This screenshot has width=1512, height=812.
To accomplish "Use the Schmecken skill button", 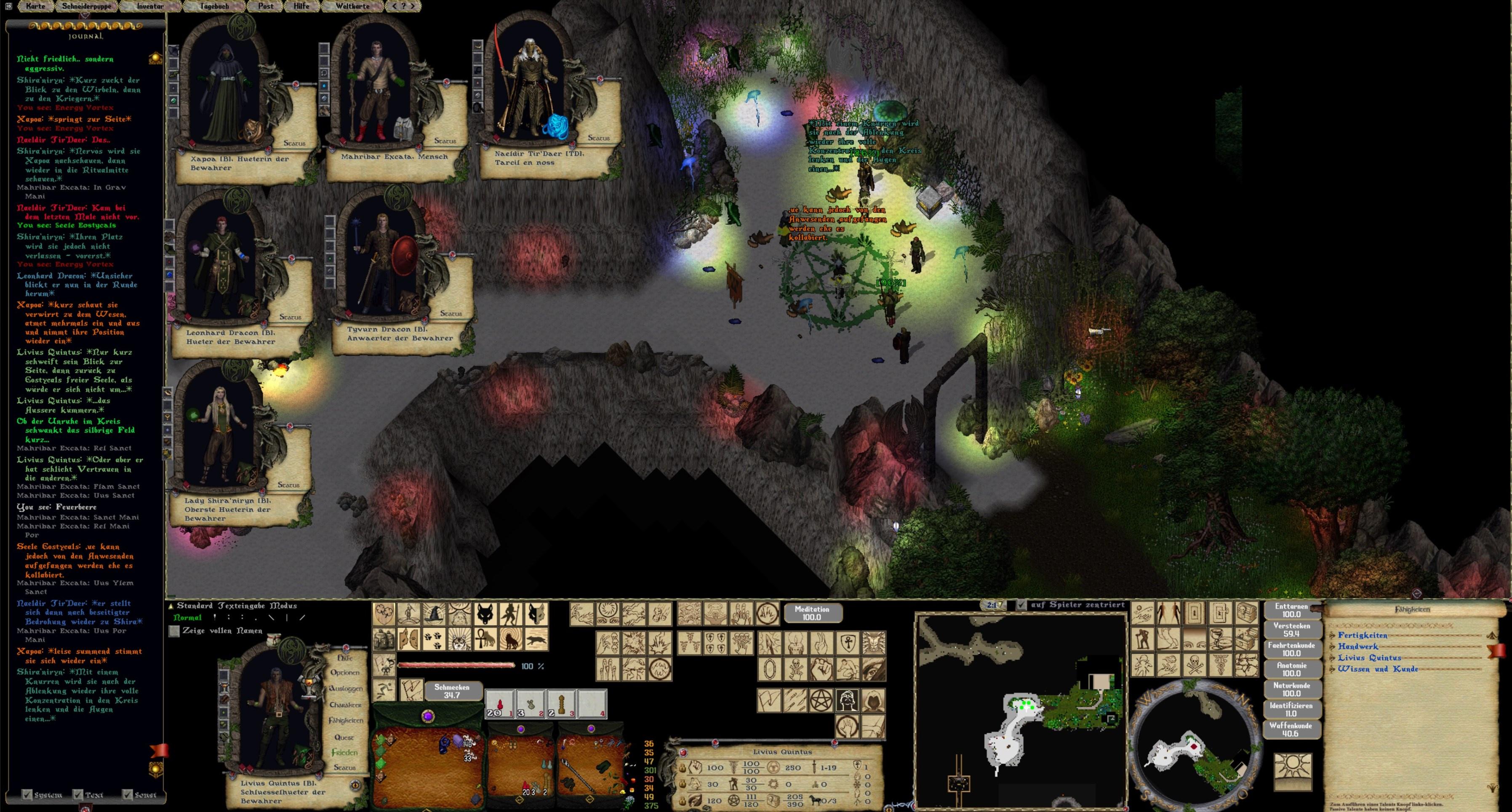I will (x=451, y=691).
